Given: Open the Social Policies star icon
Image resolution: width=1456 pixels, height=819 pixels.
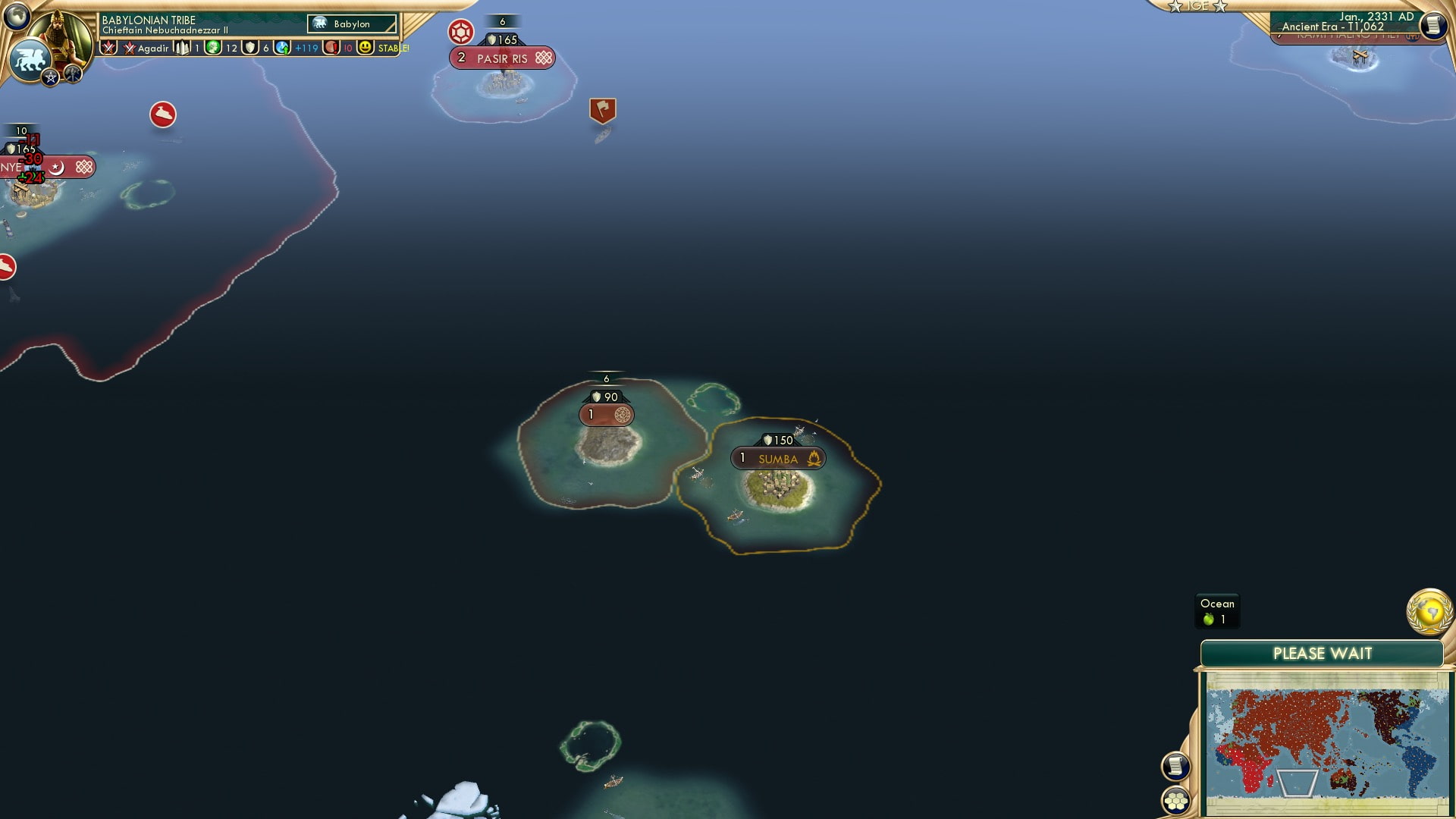Looking at the screenshot, I should click(49, 76).
